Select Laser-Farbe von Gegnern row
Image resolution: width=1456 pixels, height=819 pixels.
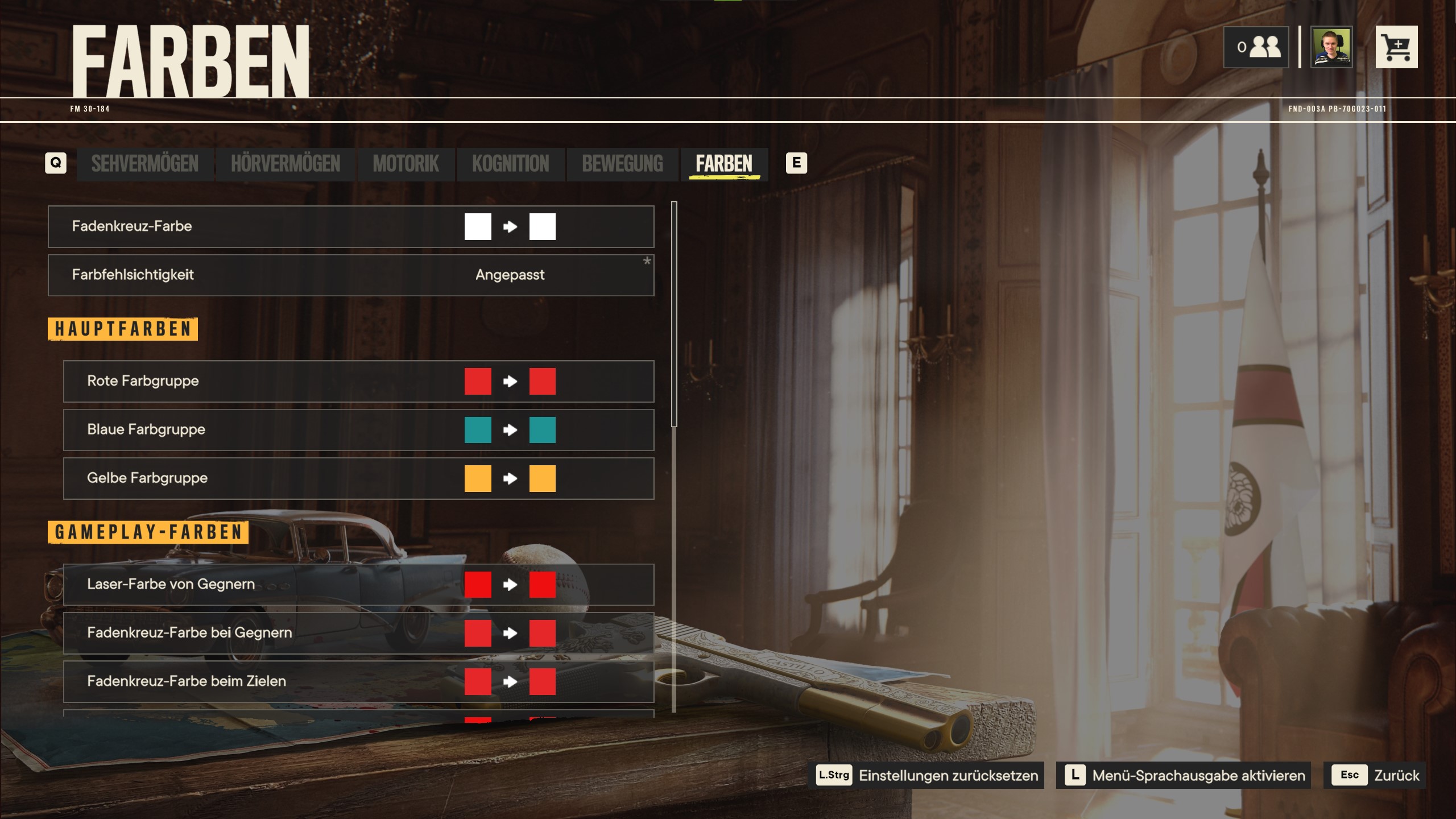[x=358, y=585]
